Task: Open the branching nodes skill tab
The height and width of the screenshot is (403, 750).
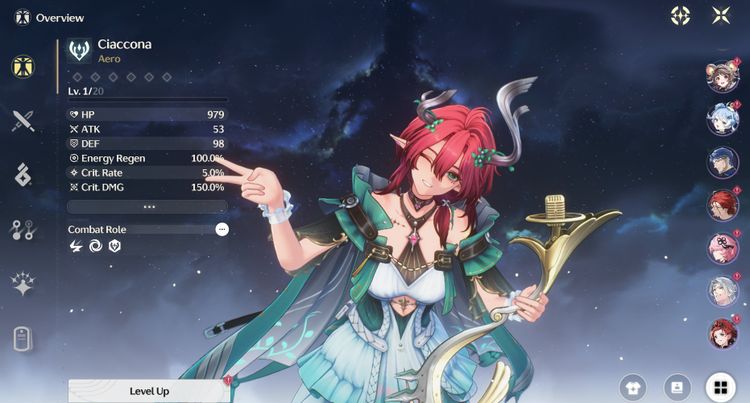Action: [23, 230]
